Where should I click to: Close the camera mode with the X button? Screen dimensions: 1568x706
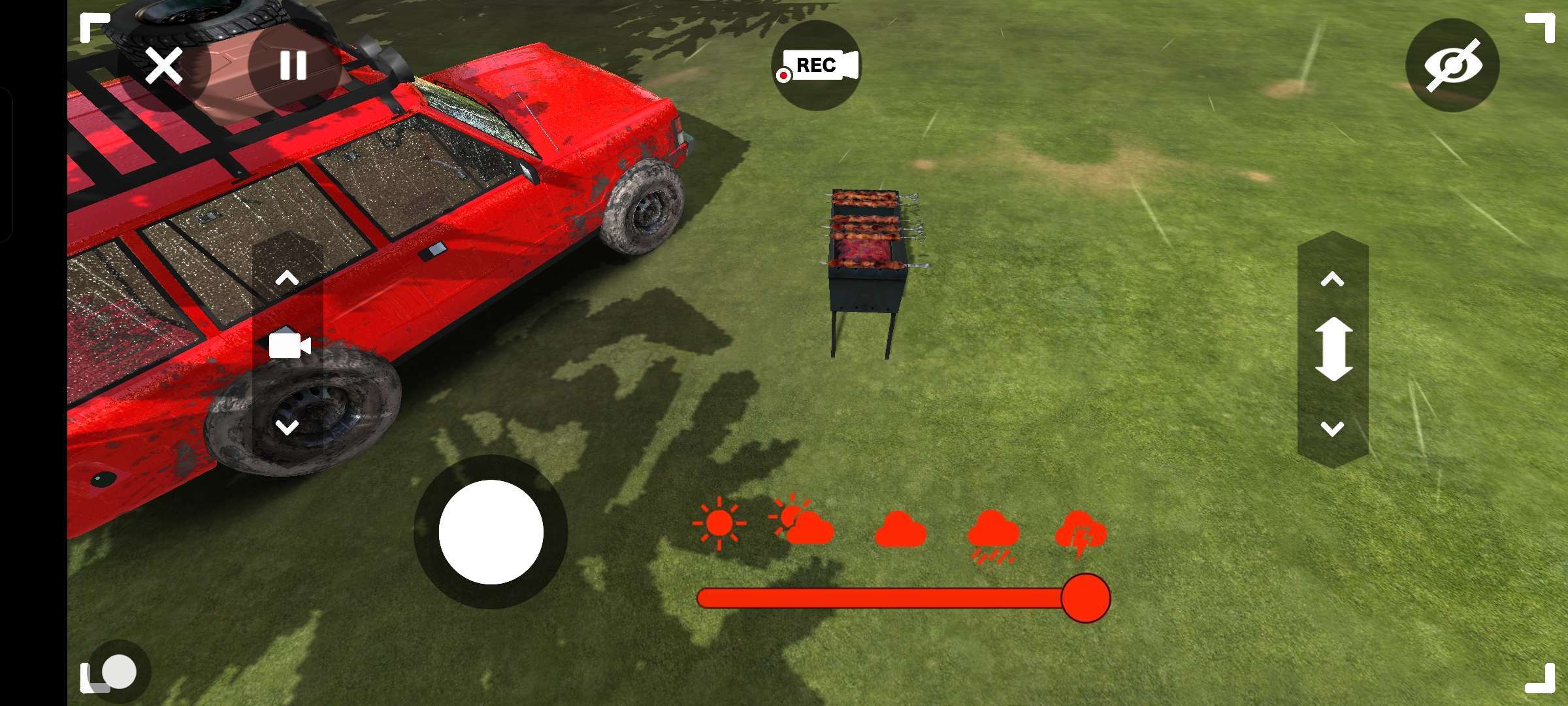163,65
